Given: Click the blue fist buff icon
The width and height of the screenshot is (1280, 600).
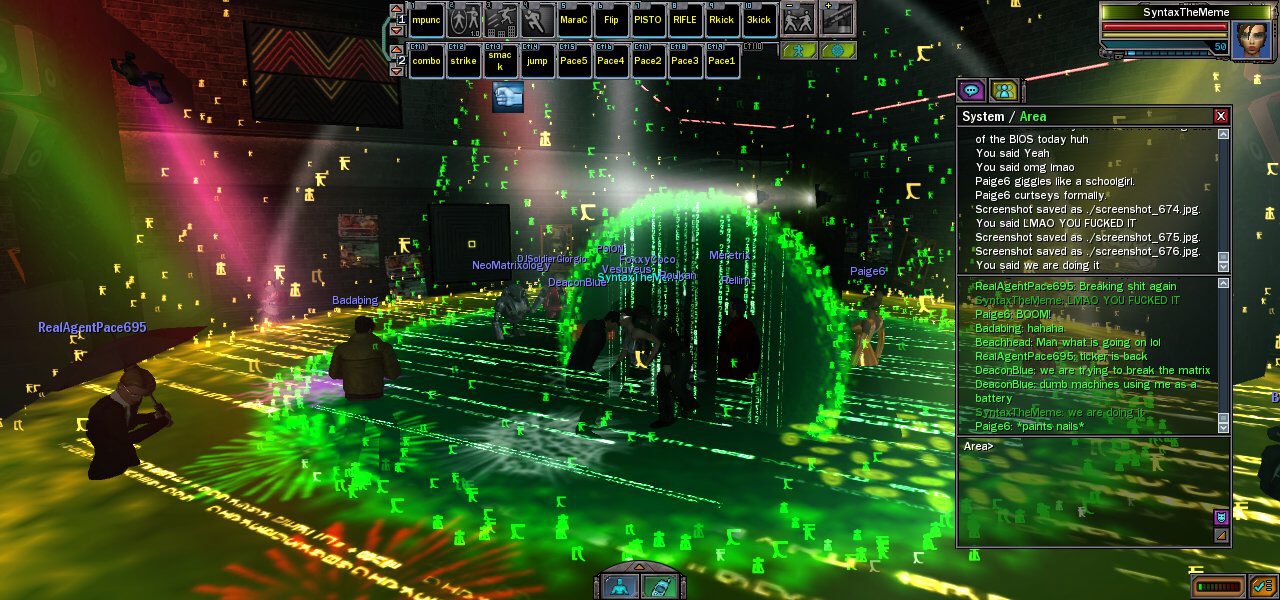Looking at the screenshot, I should click(508, 96).
